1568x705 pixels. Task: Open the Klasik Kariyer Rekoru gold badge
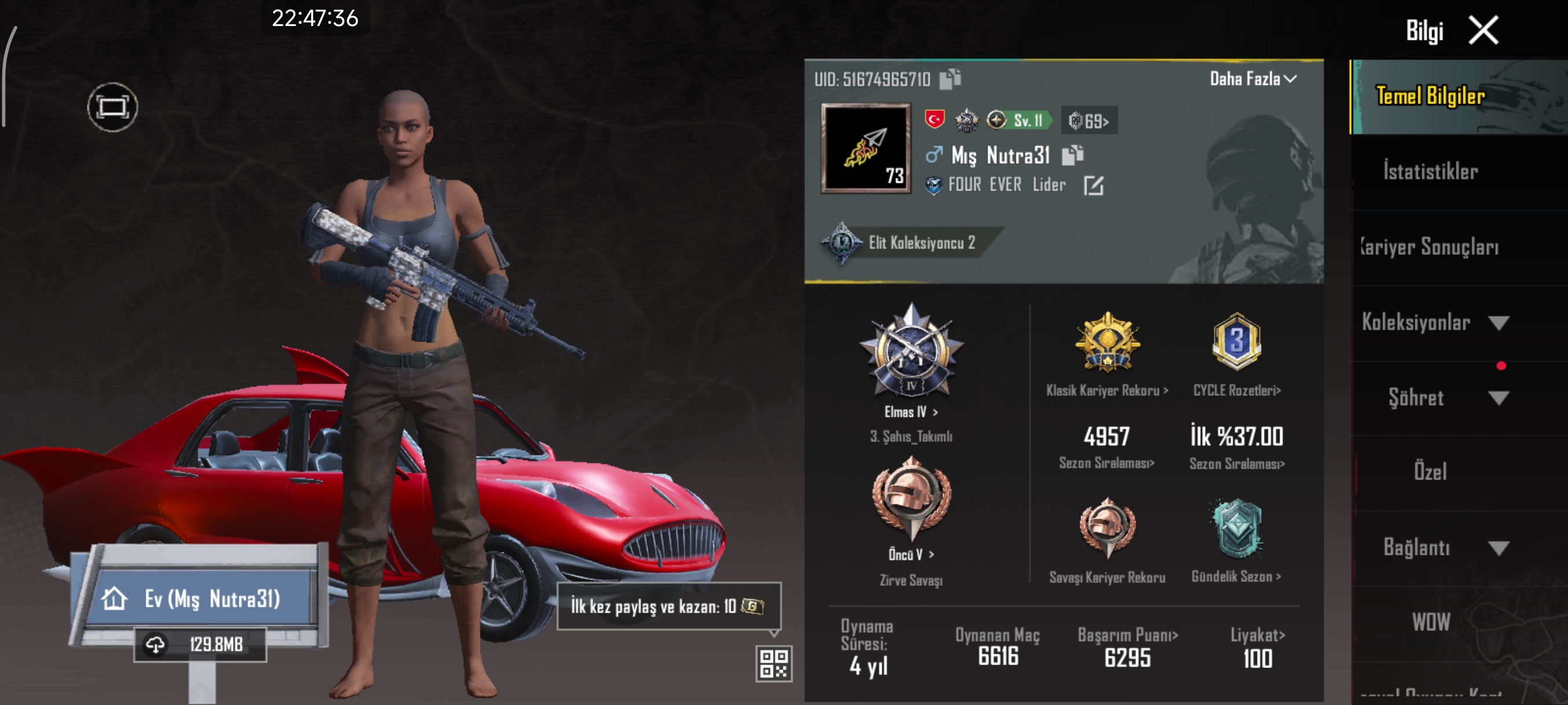(1108, 344)
